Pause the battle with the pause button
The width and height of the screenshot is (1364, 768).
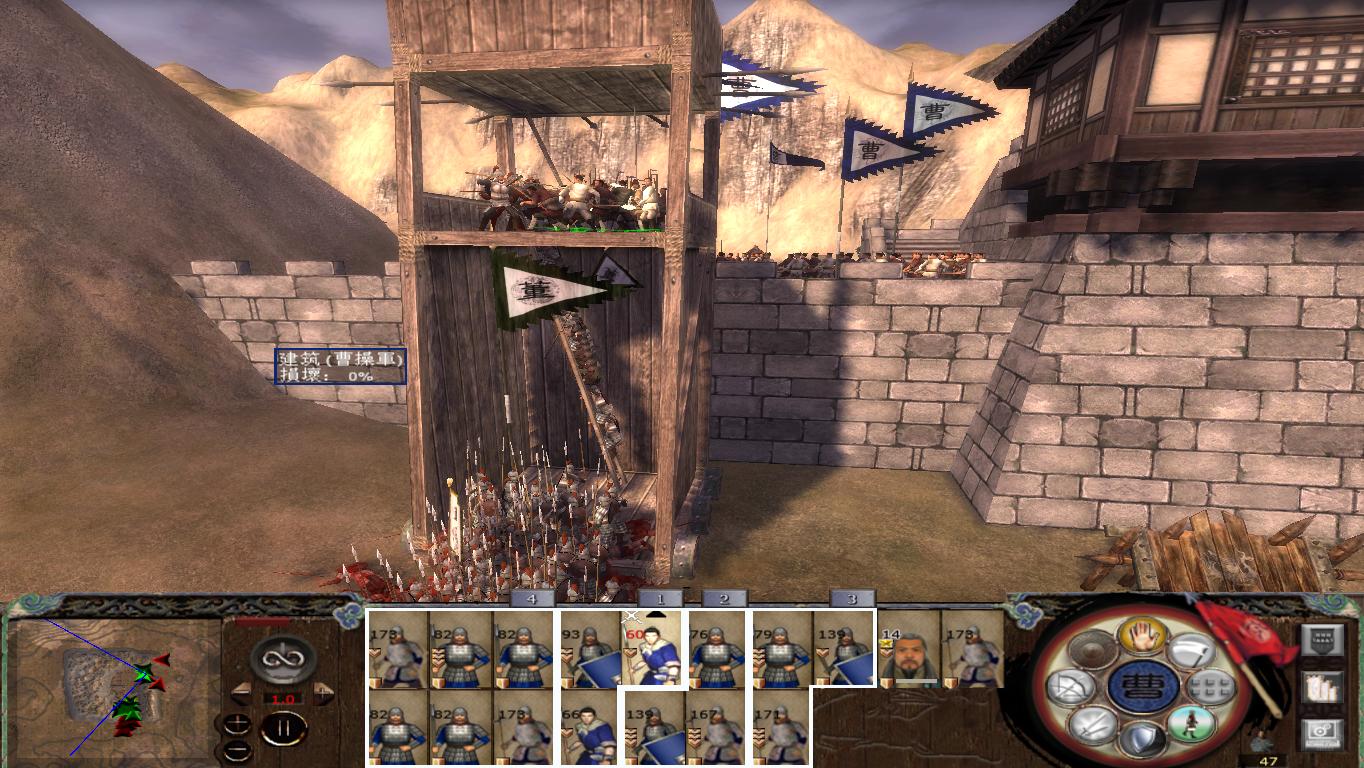pos(283,728)
